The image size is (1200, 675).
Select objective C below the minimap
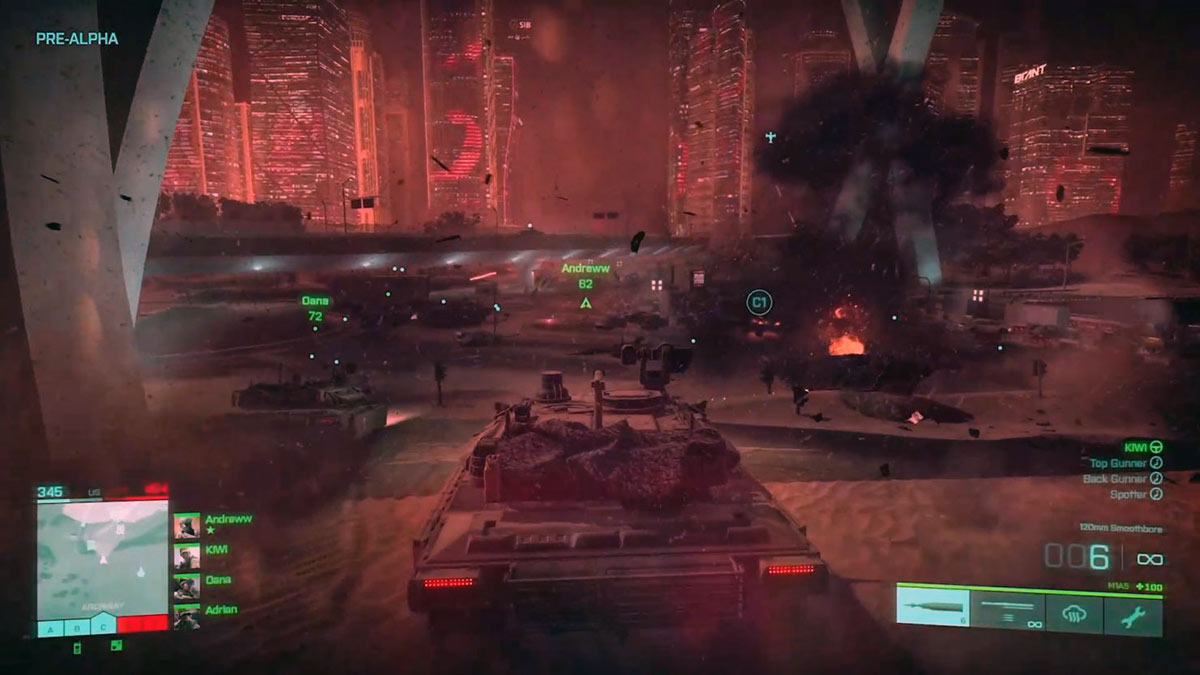click(103, 628)
